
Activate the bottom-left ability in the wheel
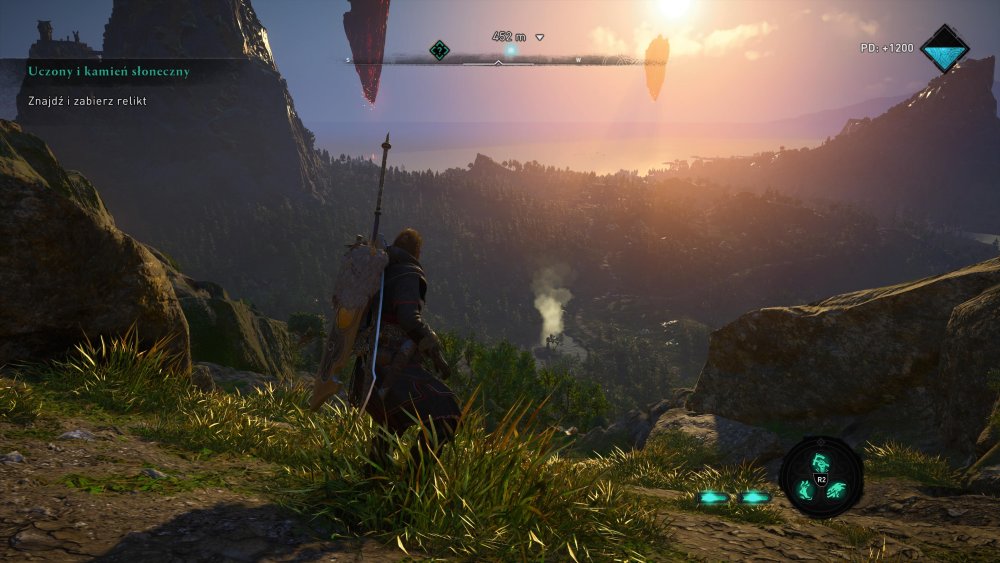(804, 489)
